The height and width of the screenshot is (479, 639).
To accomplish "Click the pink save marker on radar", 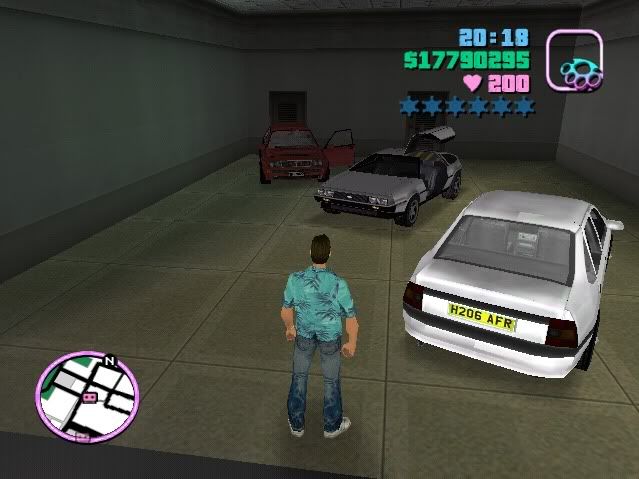I will coord(89,397).
